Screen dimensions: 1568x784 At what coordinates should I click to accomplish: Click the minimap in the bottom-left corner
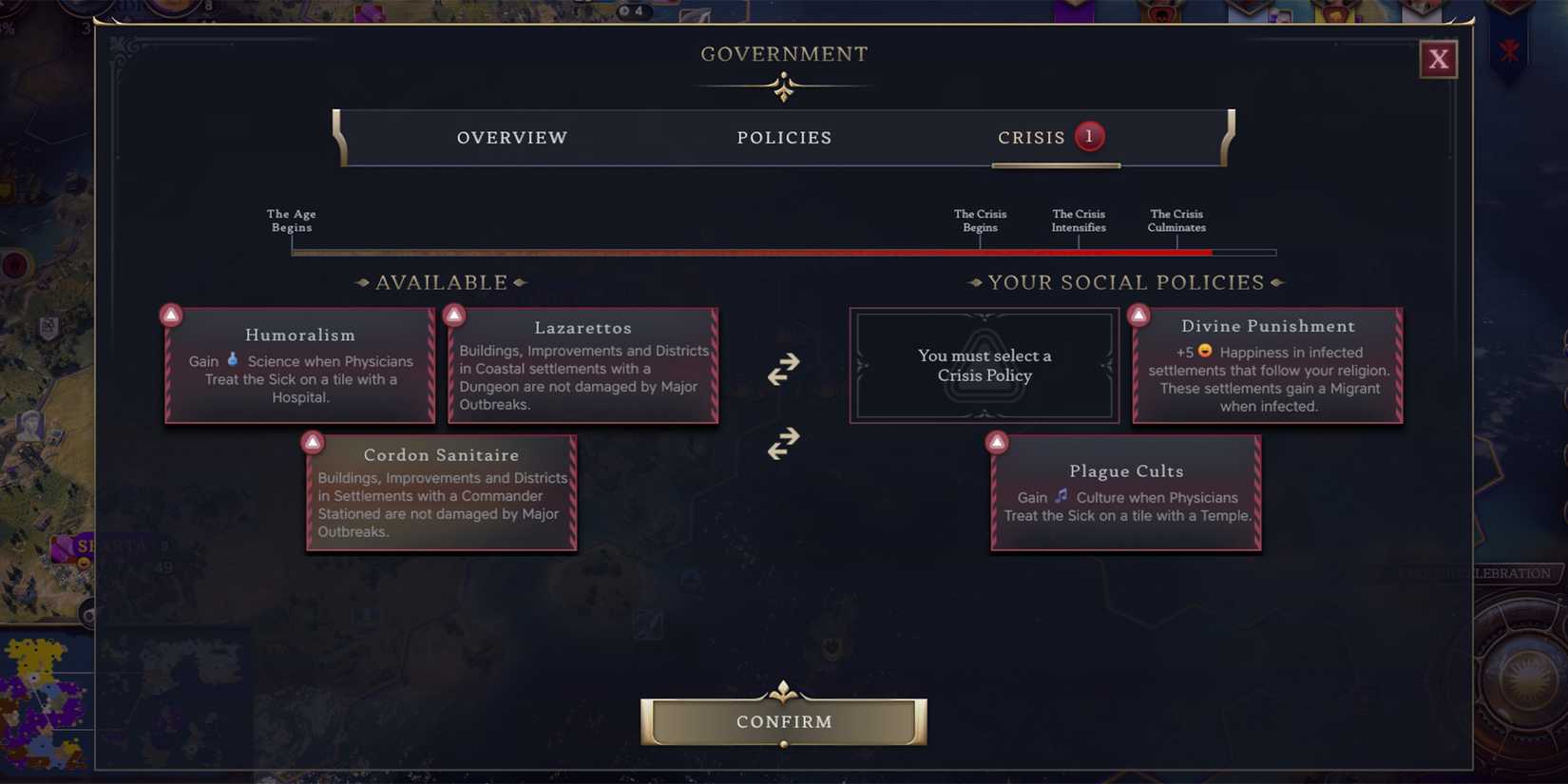[x=43, y=703]
